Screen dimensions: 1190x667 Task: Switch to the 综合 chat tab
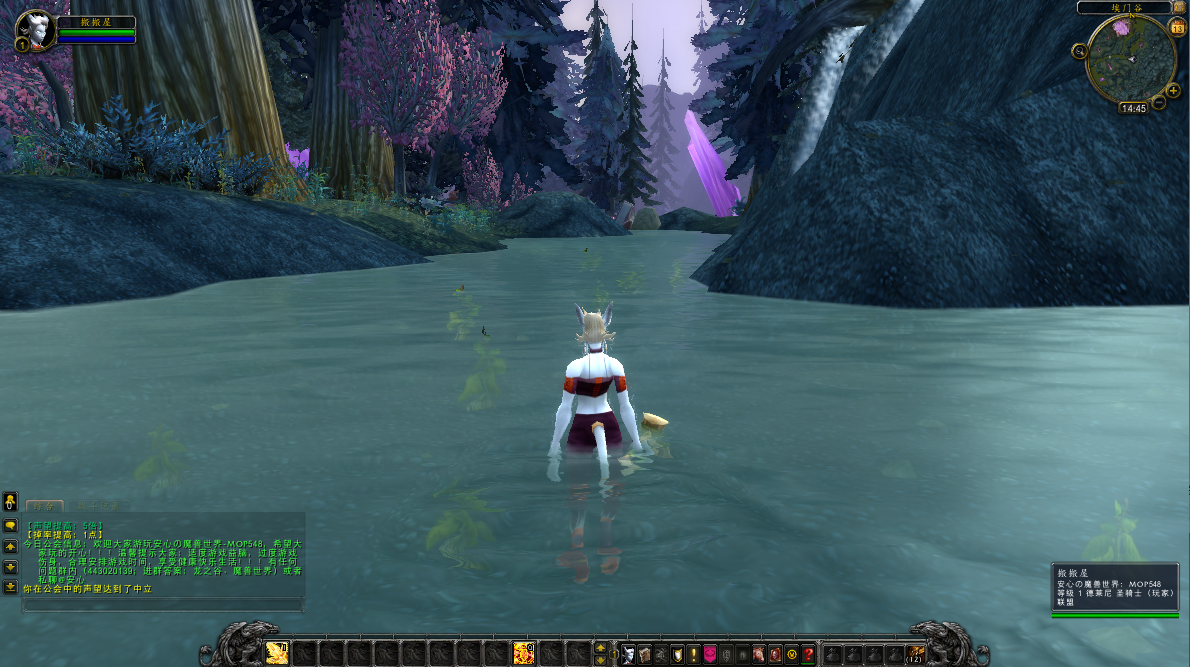point(44,507)
